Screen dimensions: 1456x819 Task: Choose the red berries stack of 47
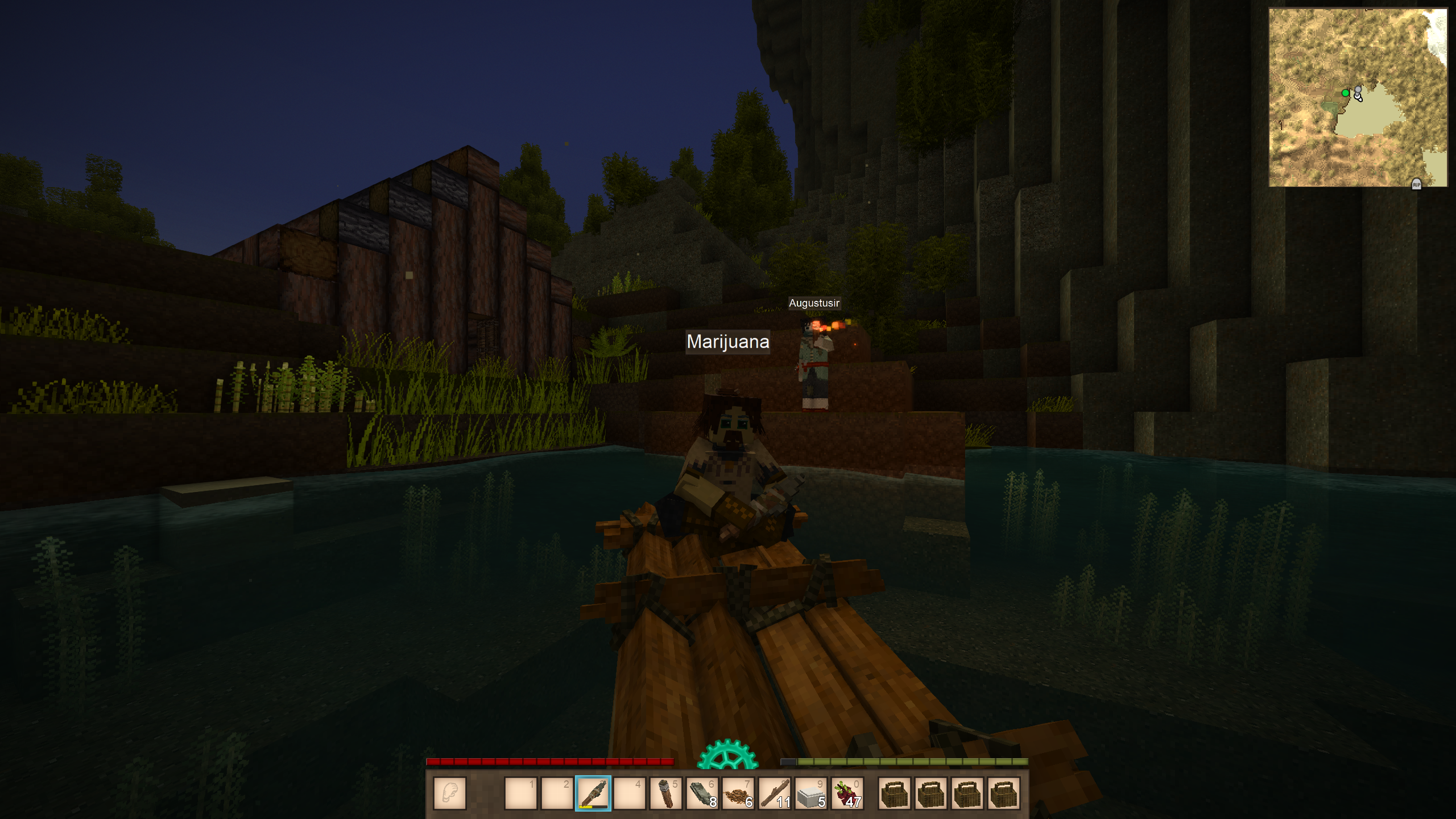847,793
